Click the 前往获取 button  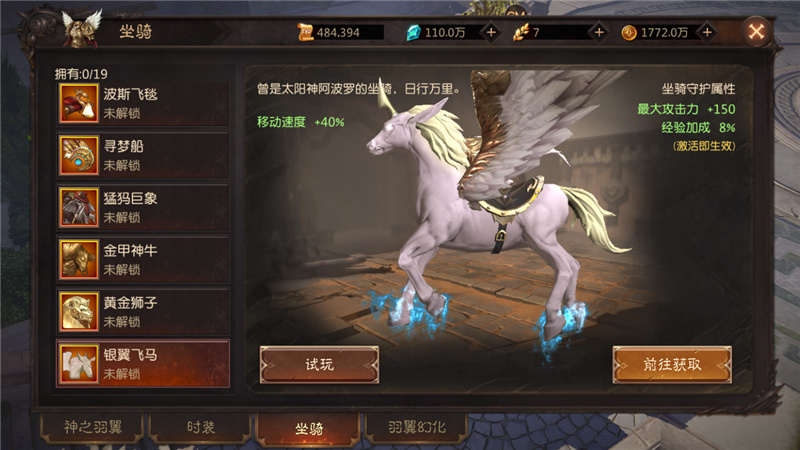(671, 364)
